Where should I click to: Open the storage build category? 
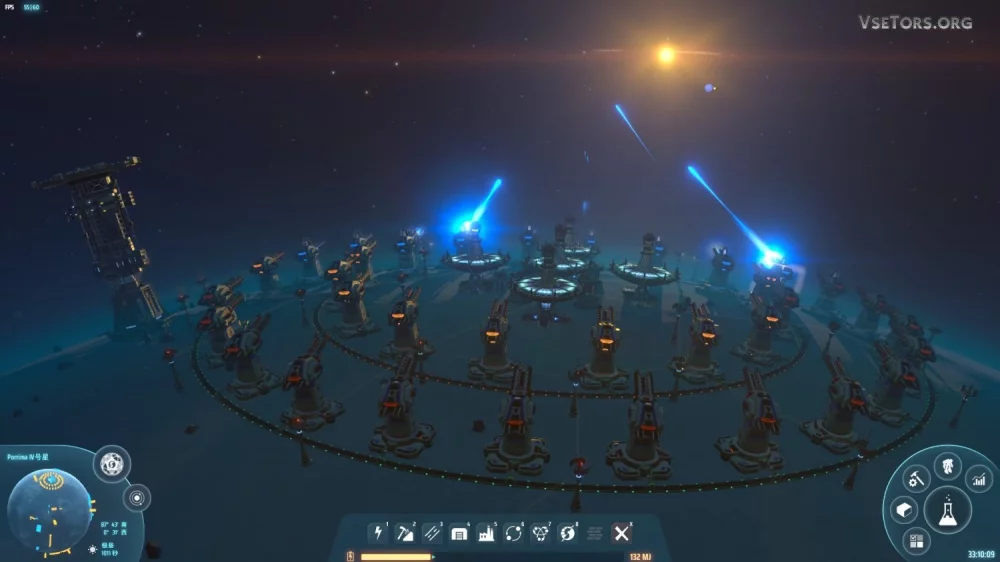point(459,533)
